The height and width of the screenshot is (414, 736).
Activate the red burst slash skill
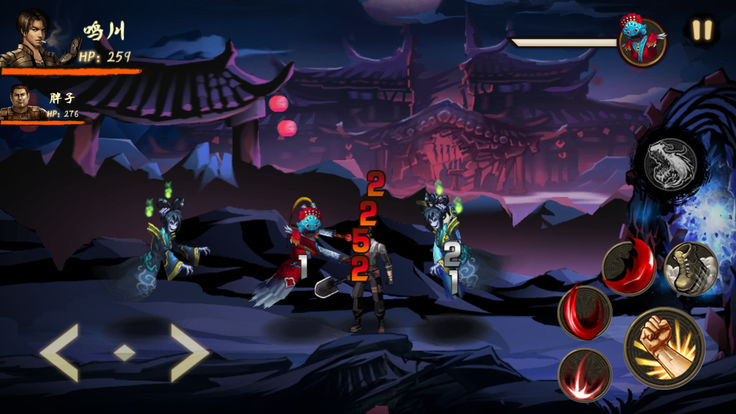585,374
